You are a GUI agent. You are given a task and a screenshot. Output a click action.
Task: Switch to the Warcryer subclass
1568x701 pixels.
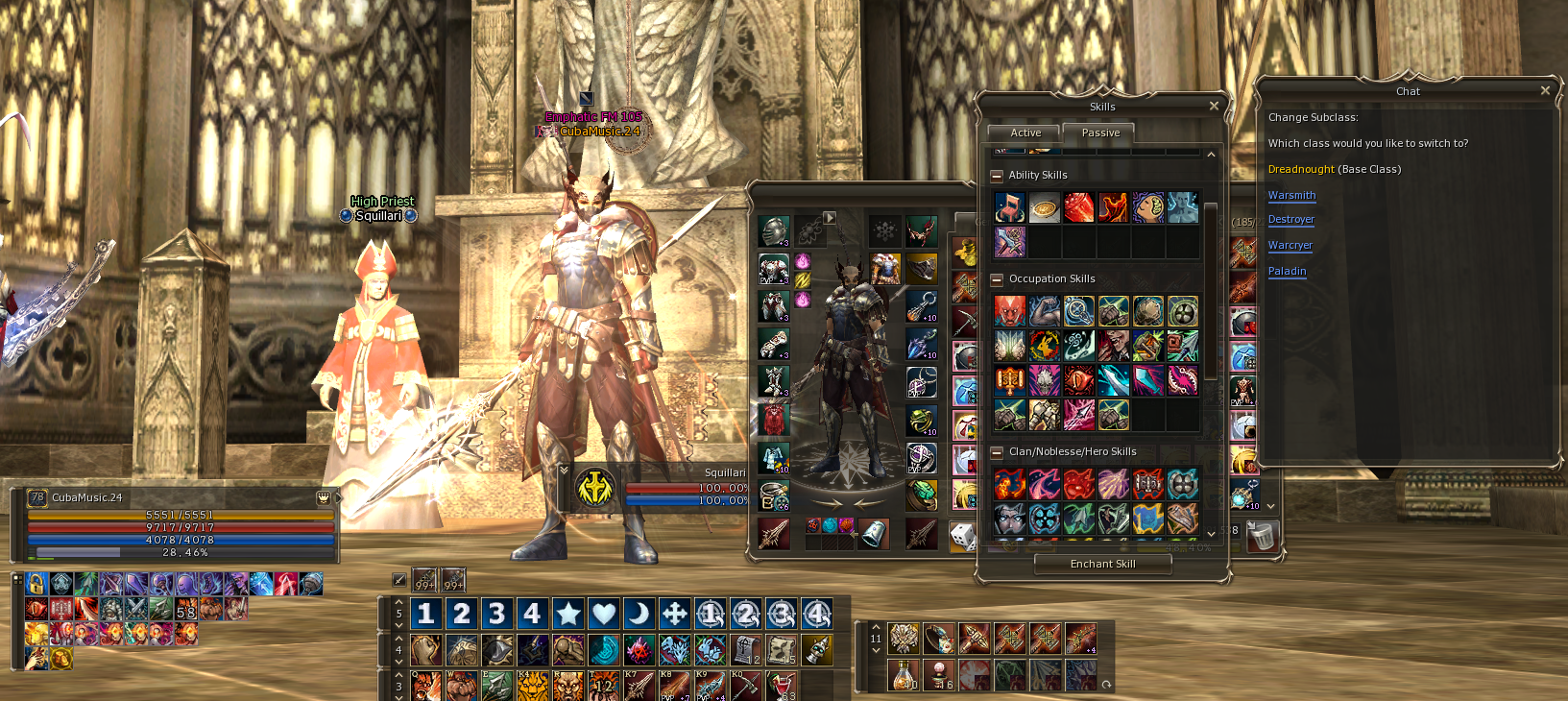[1290, 245]
